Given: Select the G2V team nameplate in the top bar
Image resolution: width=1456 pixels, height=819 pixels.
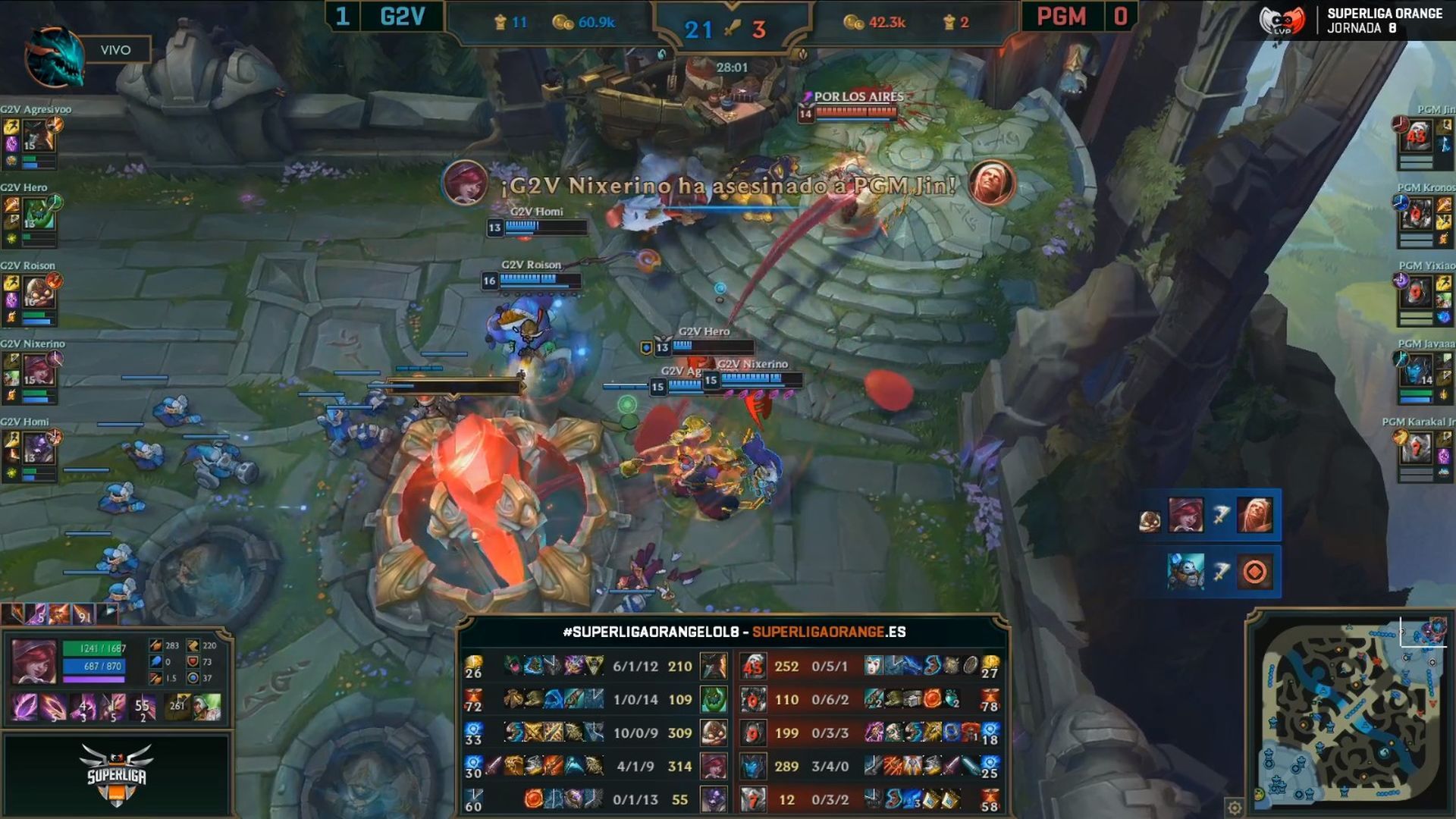Looking at the screenshot, I should [x=403, y=17].
